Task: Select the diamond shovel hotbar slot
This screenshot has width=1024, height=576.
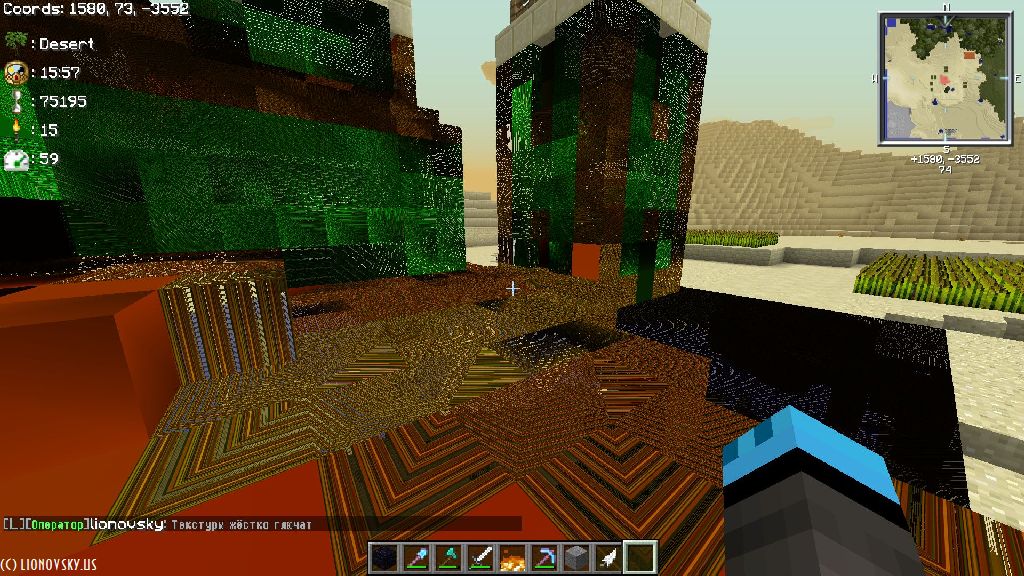Action: [x=417, y=557]
